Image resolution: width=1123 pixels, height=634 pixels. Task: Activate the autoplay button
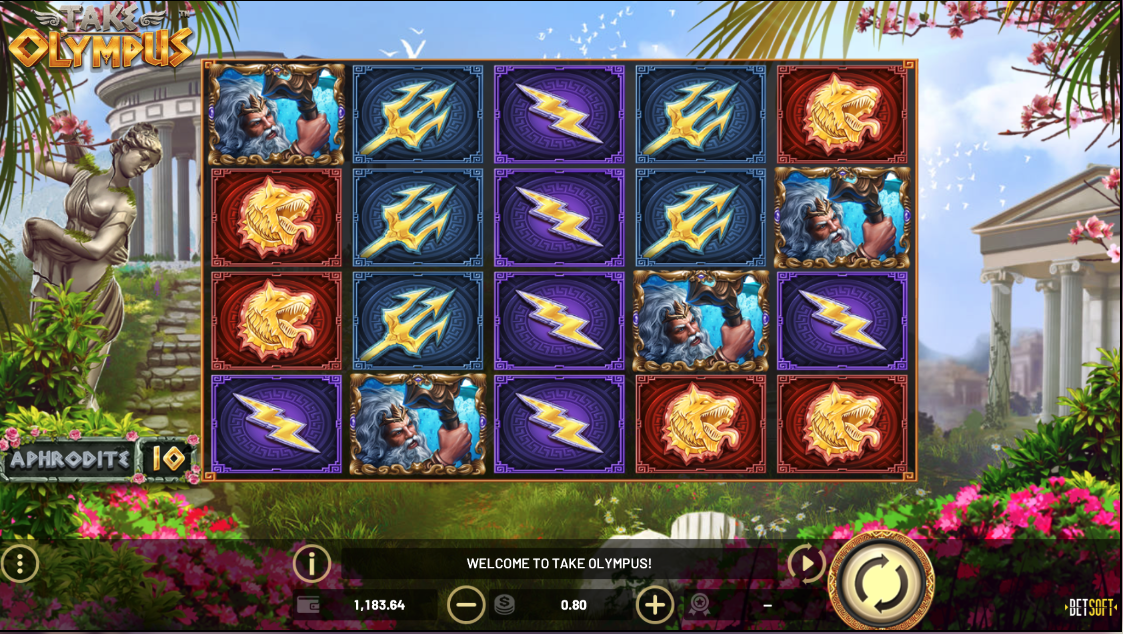[806, 564]
